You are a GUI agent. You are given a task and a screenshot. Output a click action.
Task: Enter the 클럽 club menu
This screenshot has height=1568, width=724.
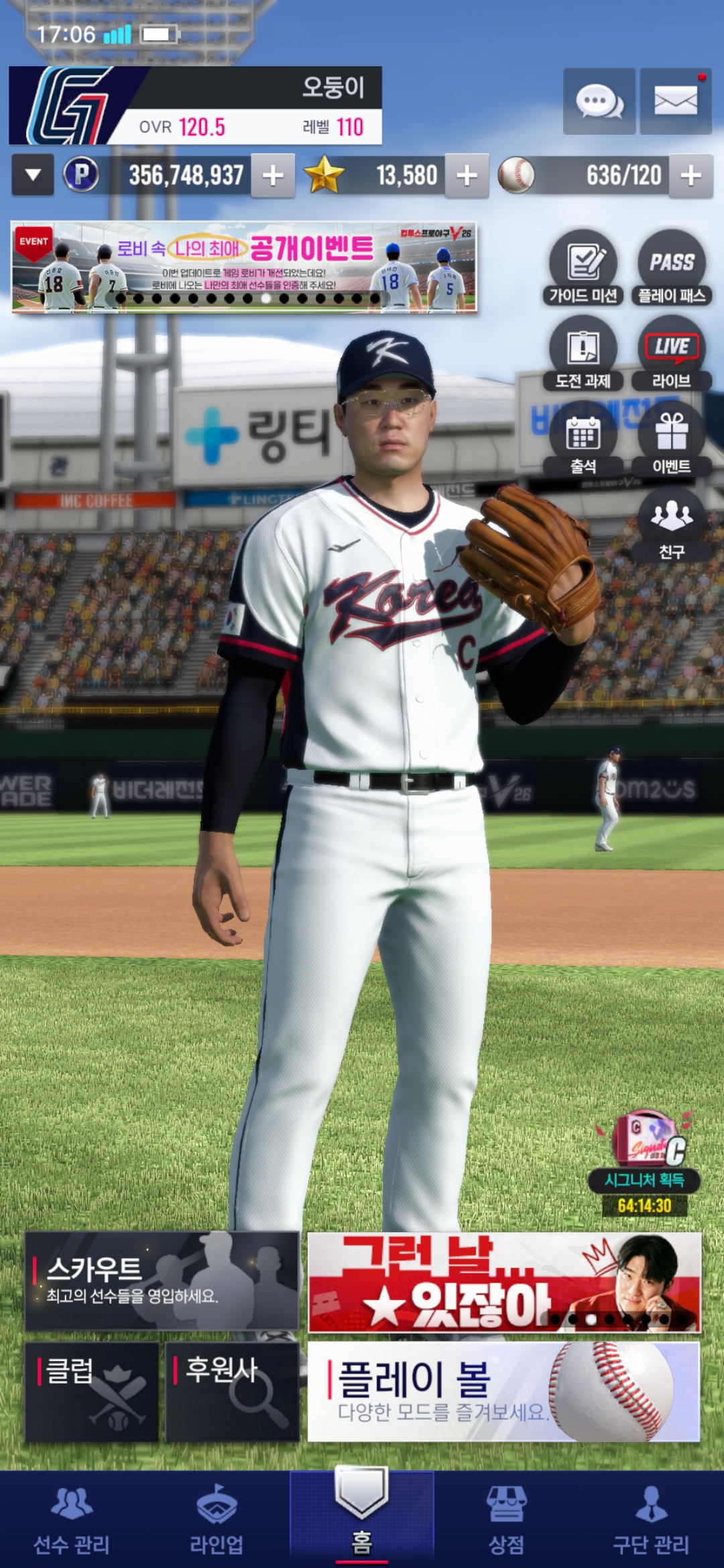coord(92,1391)
